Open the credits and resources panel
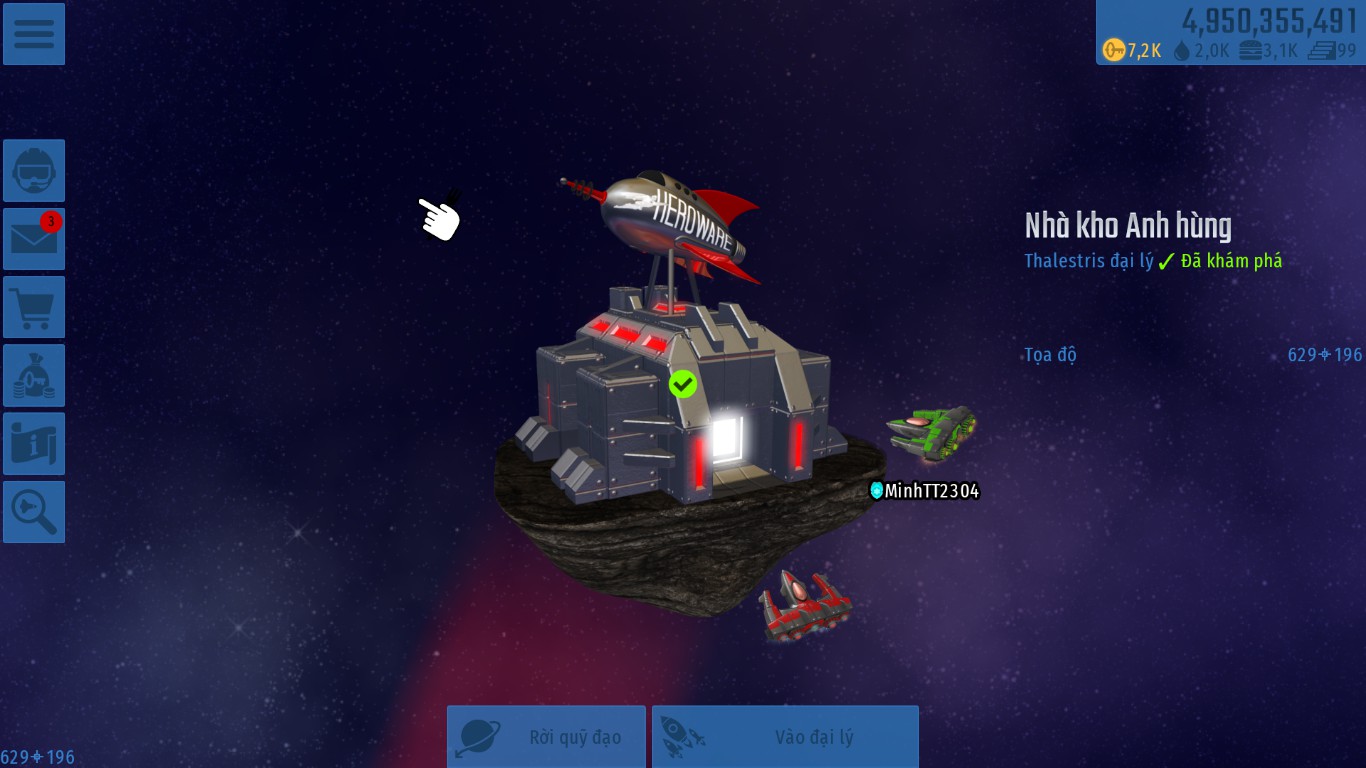This screenshot has height=768, width=1366. click(x=1230, y=33)
